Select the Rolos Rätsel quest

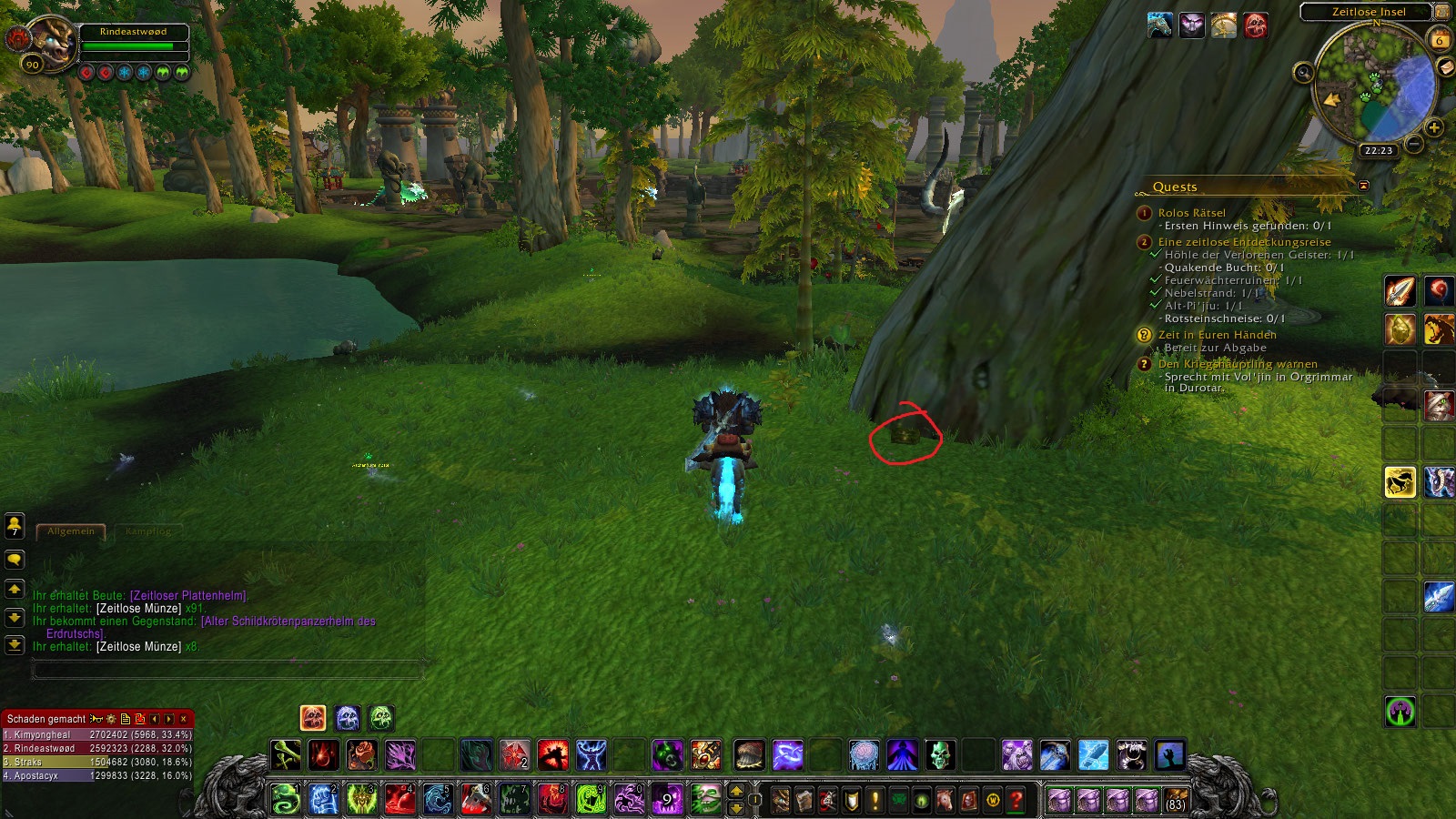coord(1191,213)
